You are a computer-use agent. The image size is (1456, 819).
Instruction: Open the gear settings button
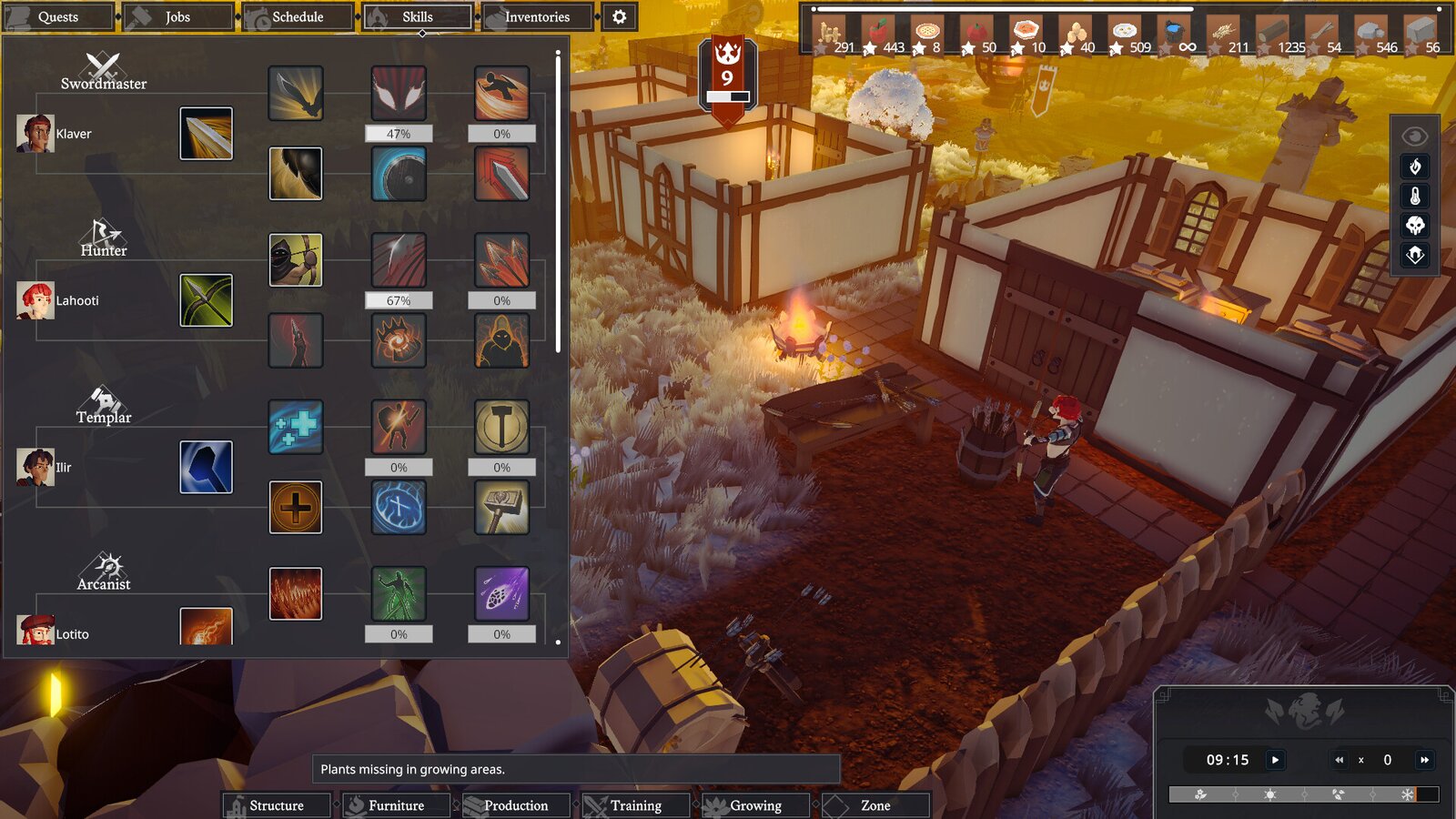tap(619, 16)
